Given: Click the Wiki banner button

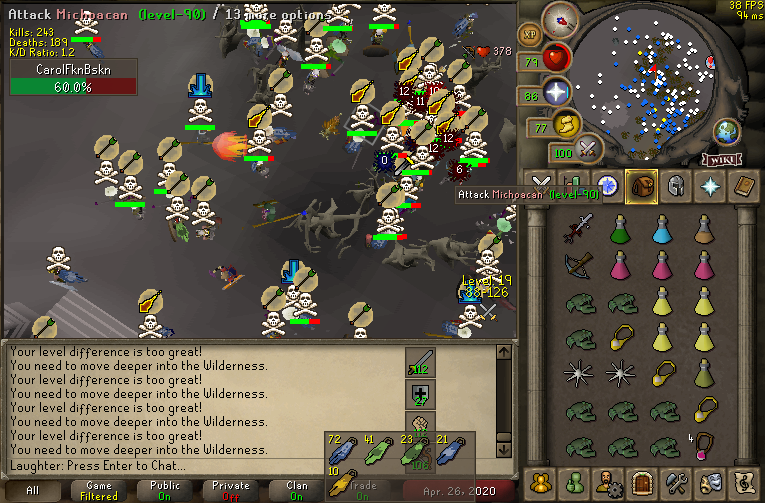Looking at the screenshot, I should 724,160.
